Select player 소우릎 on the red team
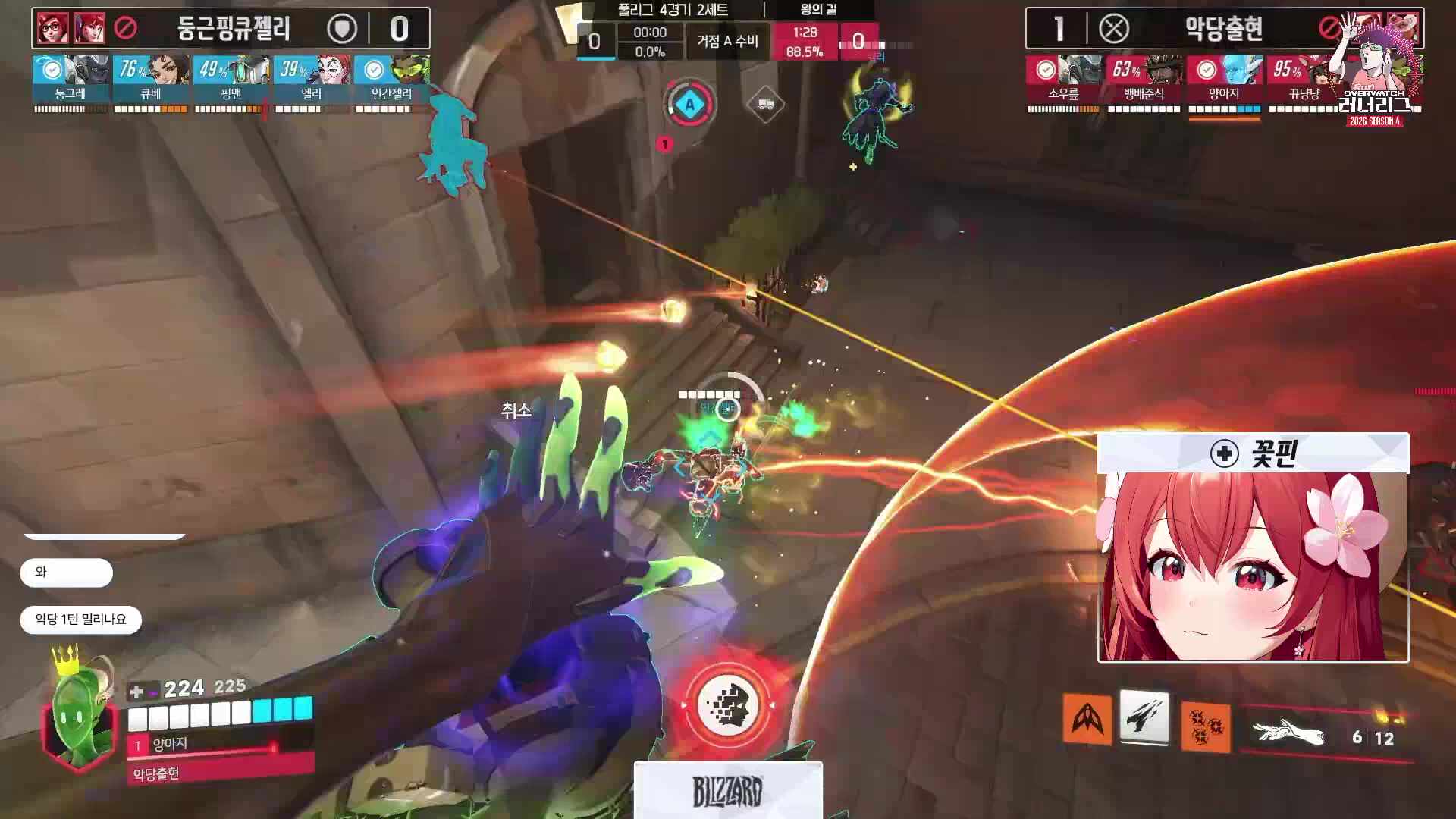Viewport: 1456px width, 819px height. [x=1063, y=79]
